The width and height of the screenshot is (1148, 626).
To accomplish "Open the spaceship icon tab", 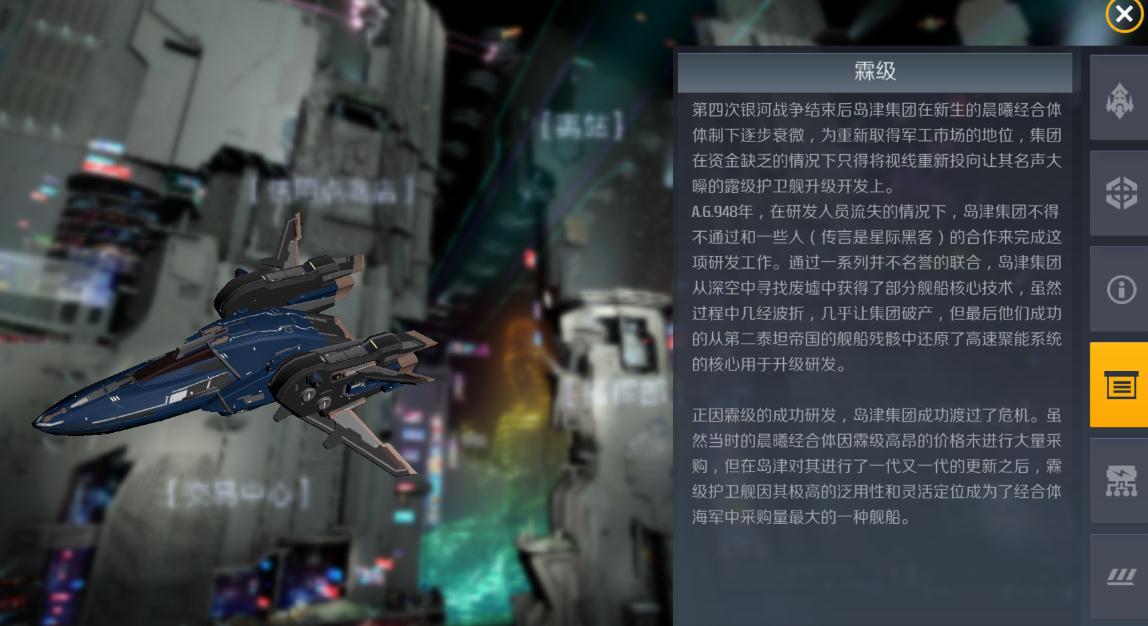I will click(x=1119, y=98).
